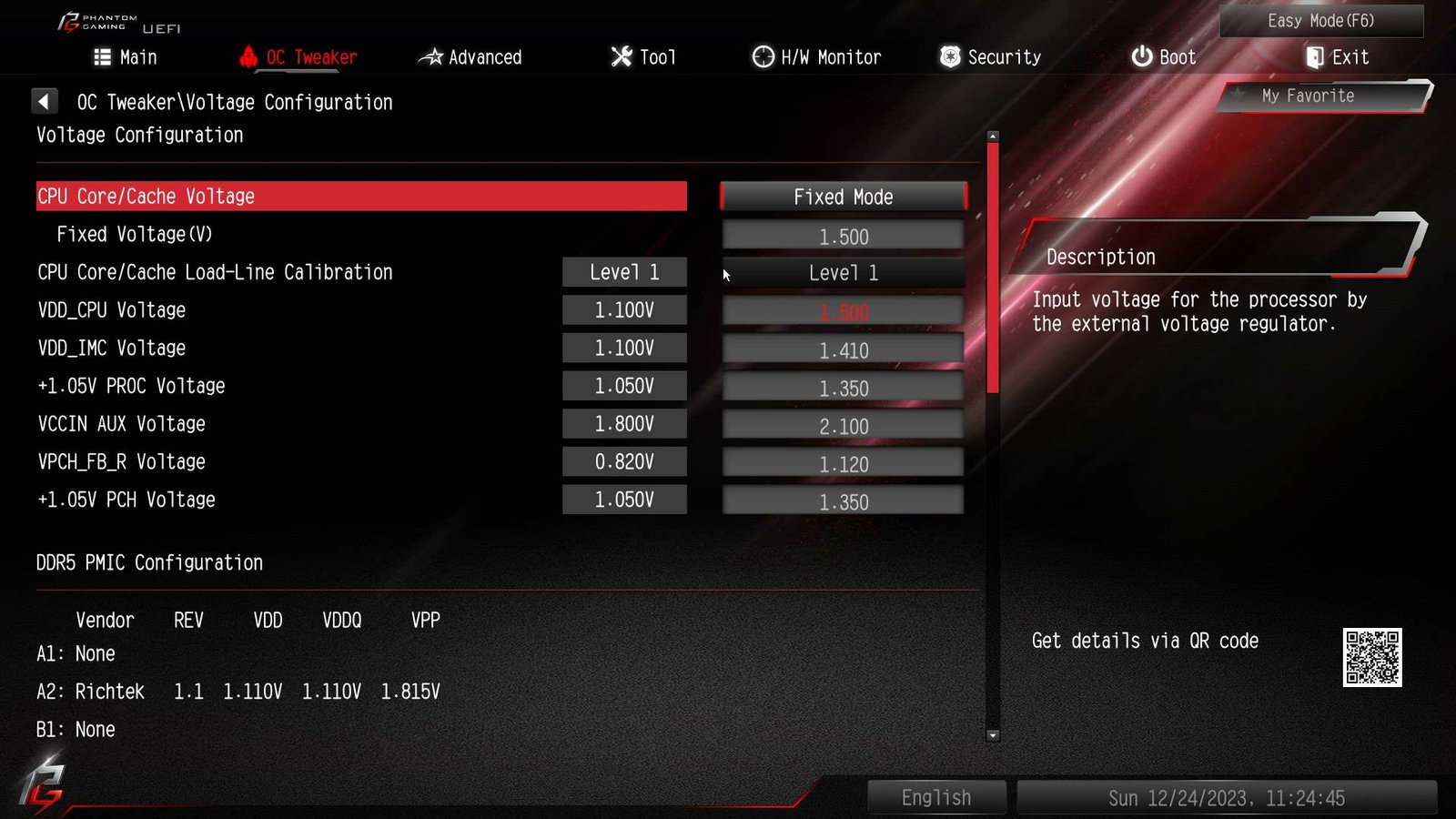Open the Advanced tab

tap(470, 57)
